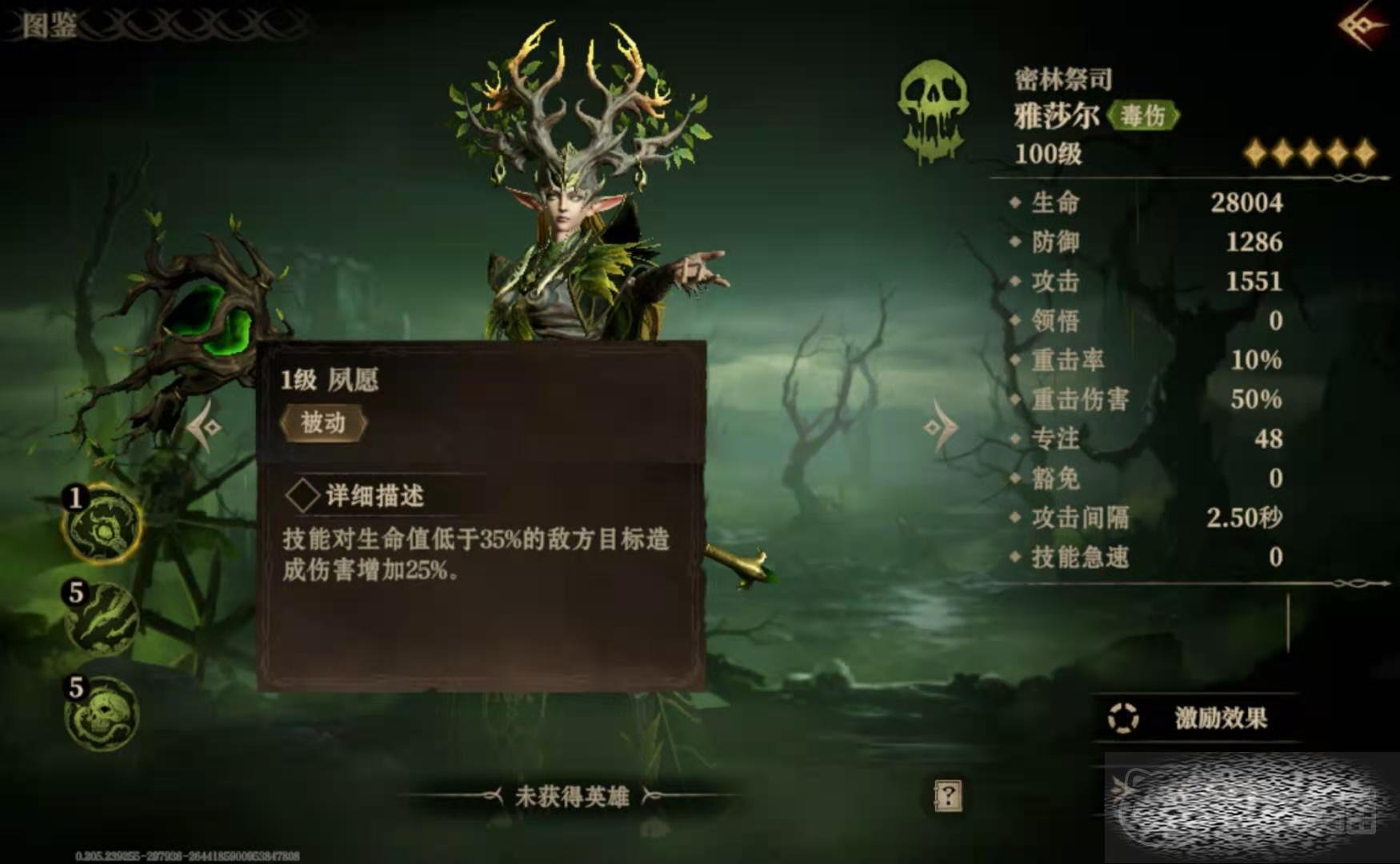Click the 毒伤 damage type tag
Screen dimensions: 1400x864
click(1143, 116)
